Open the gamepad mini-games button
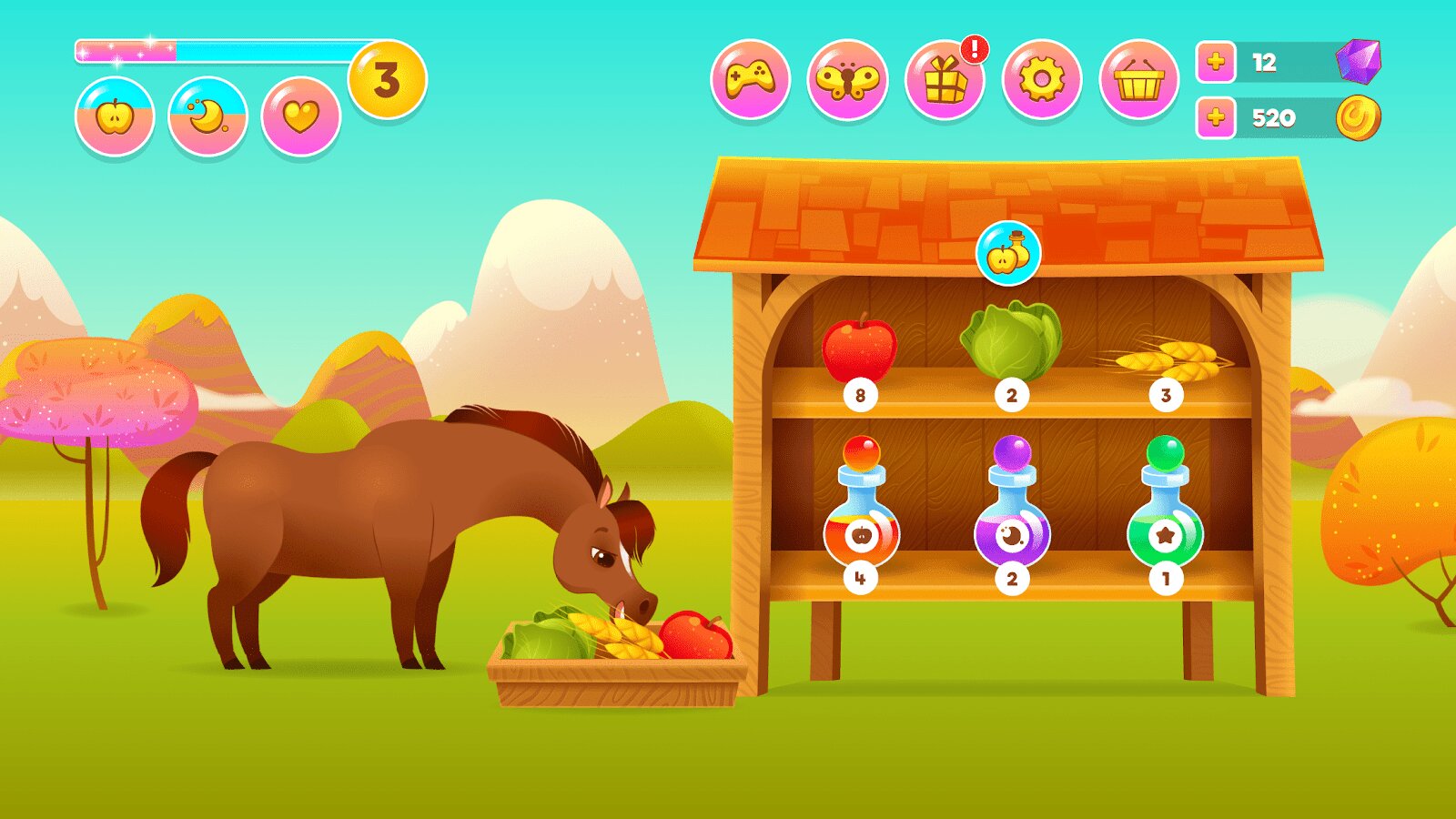 (x=750, y=79)
